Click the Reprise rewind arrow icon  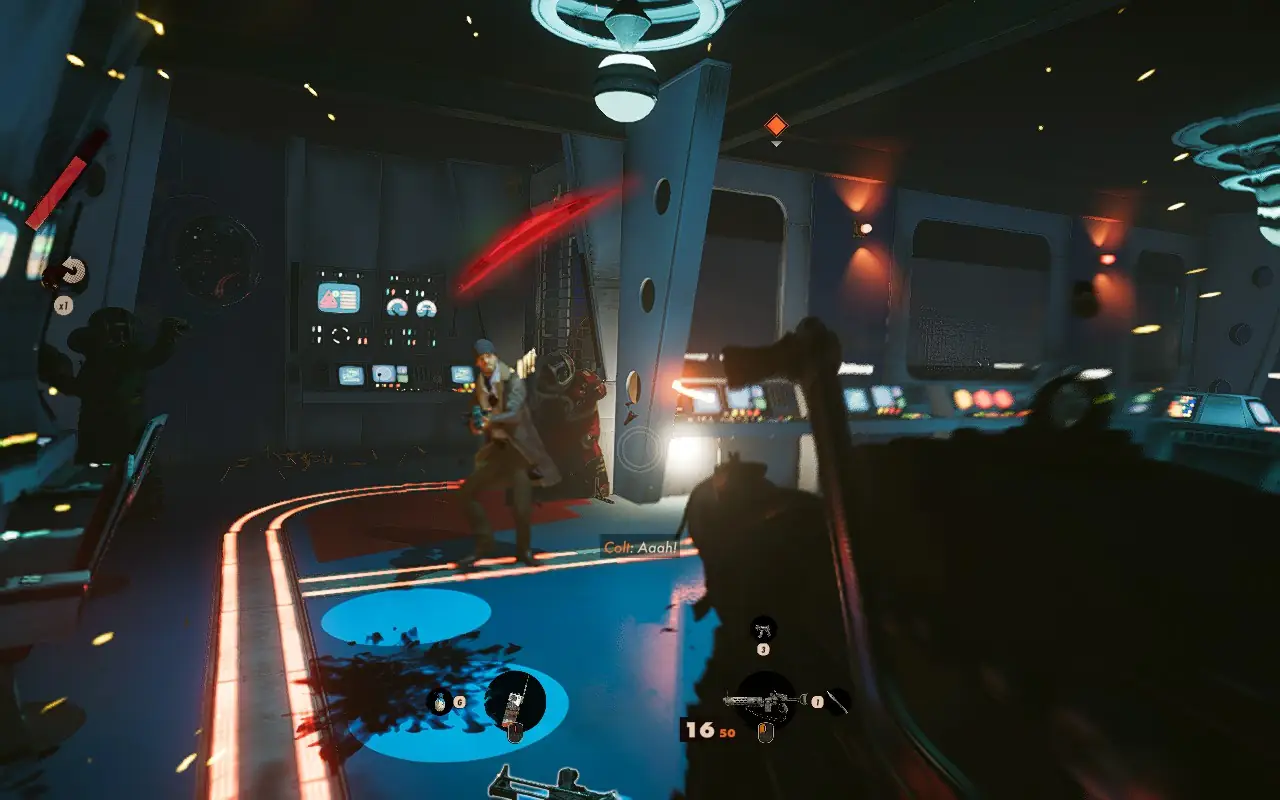click(71, 271)
